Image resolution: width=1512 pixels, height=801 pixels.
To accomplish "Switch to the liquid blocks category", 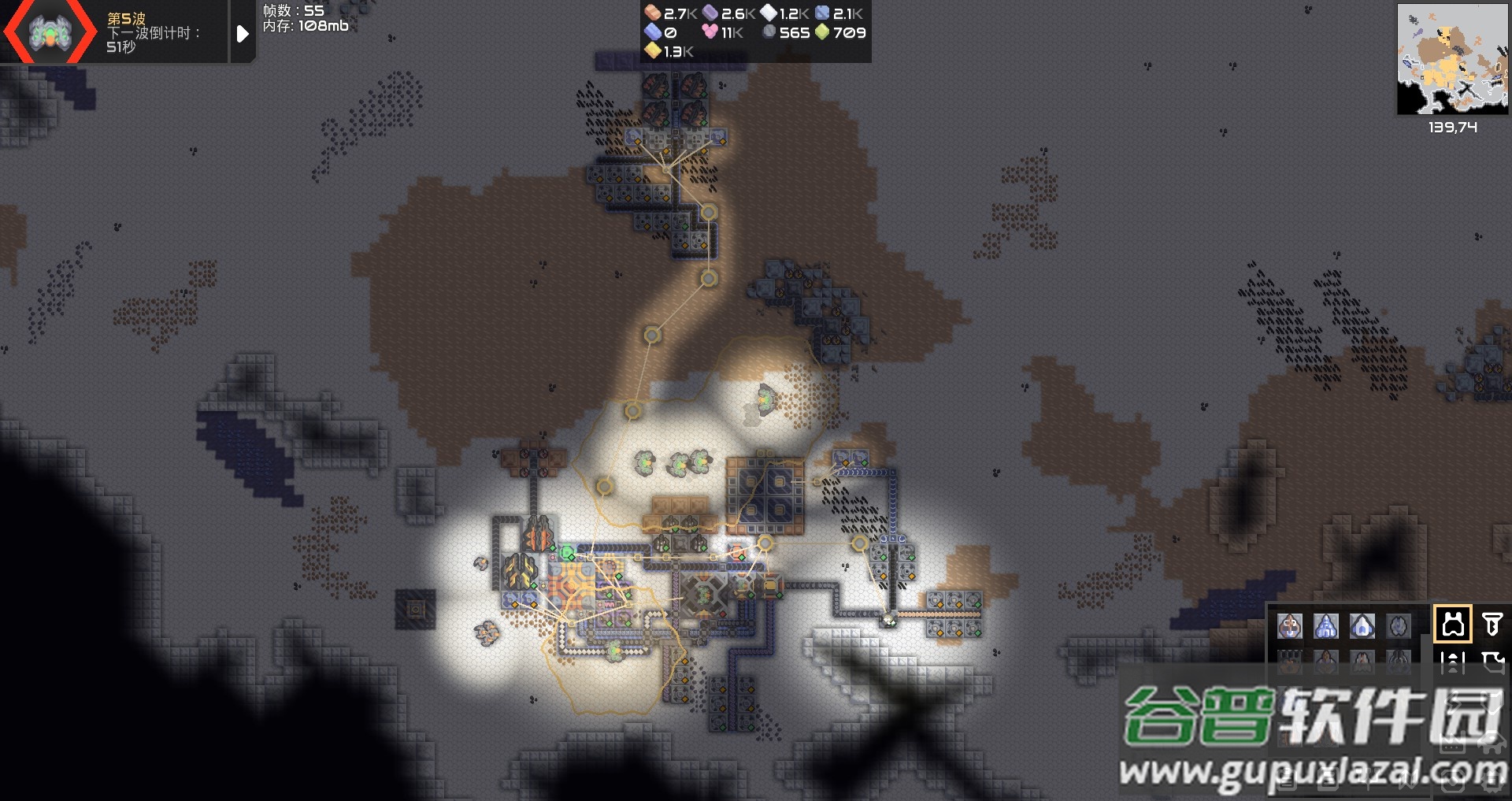I will [x=1492, y=662].
